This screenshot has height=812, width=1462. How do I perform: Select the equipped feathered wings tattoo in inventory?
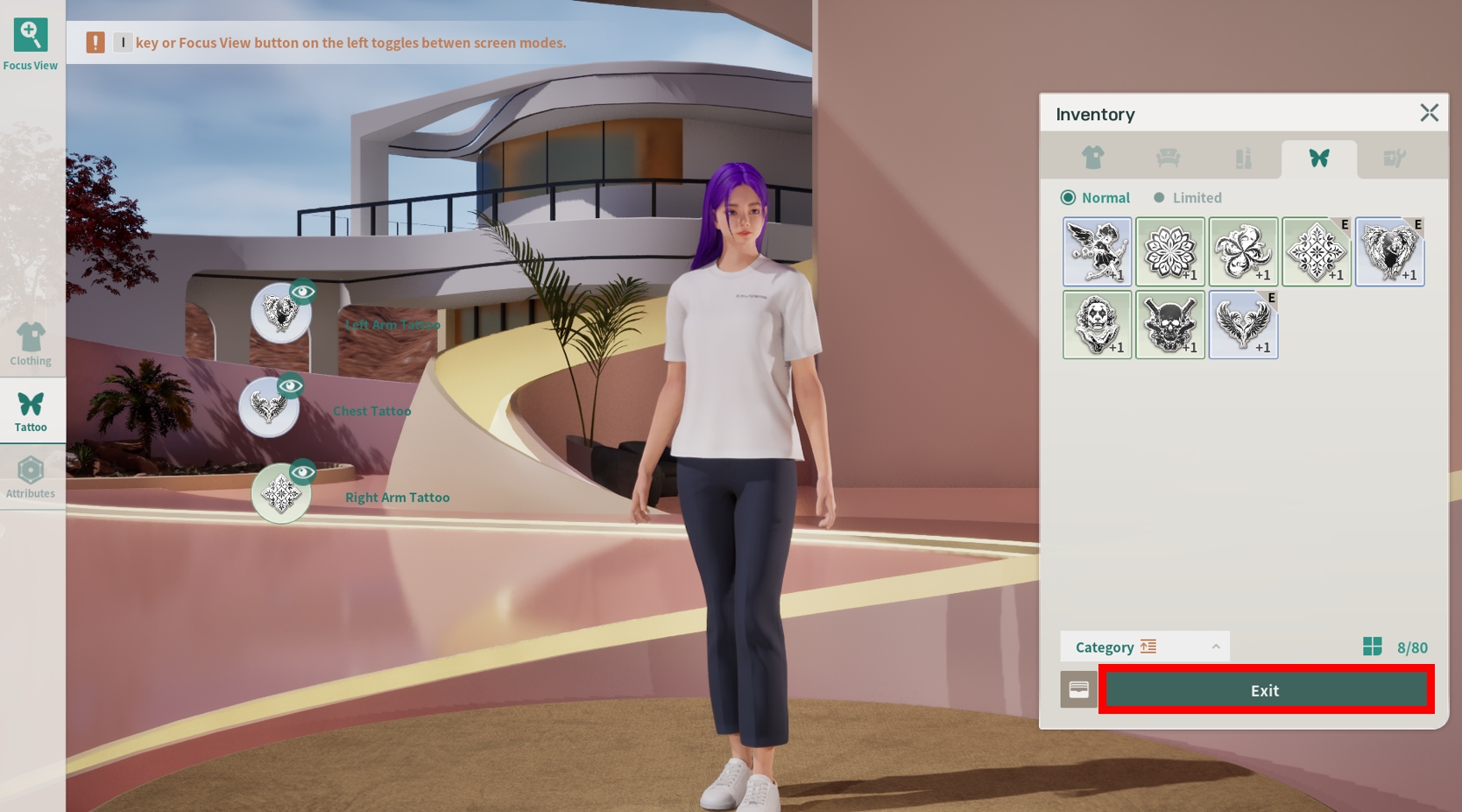[x=1243, y=325]
